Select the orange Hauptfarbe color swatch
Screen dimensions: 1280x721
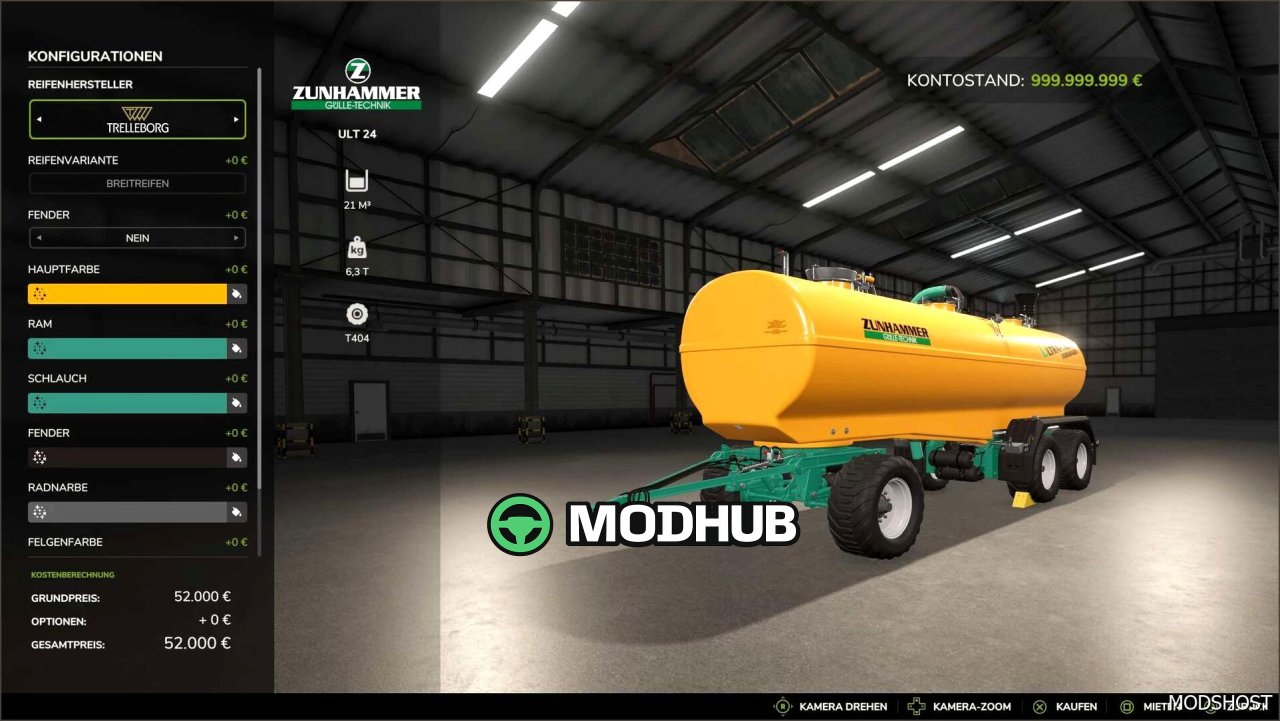125,293
